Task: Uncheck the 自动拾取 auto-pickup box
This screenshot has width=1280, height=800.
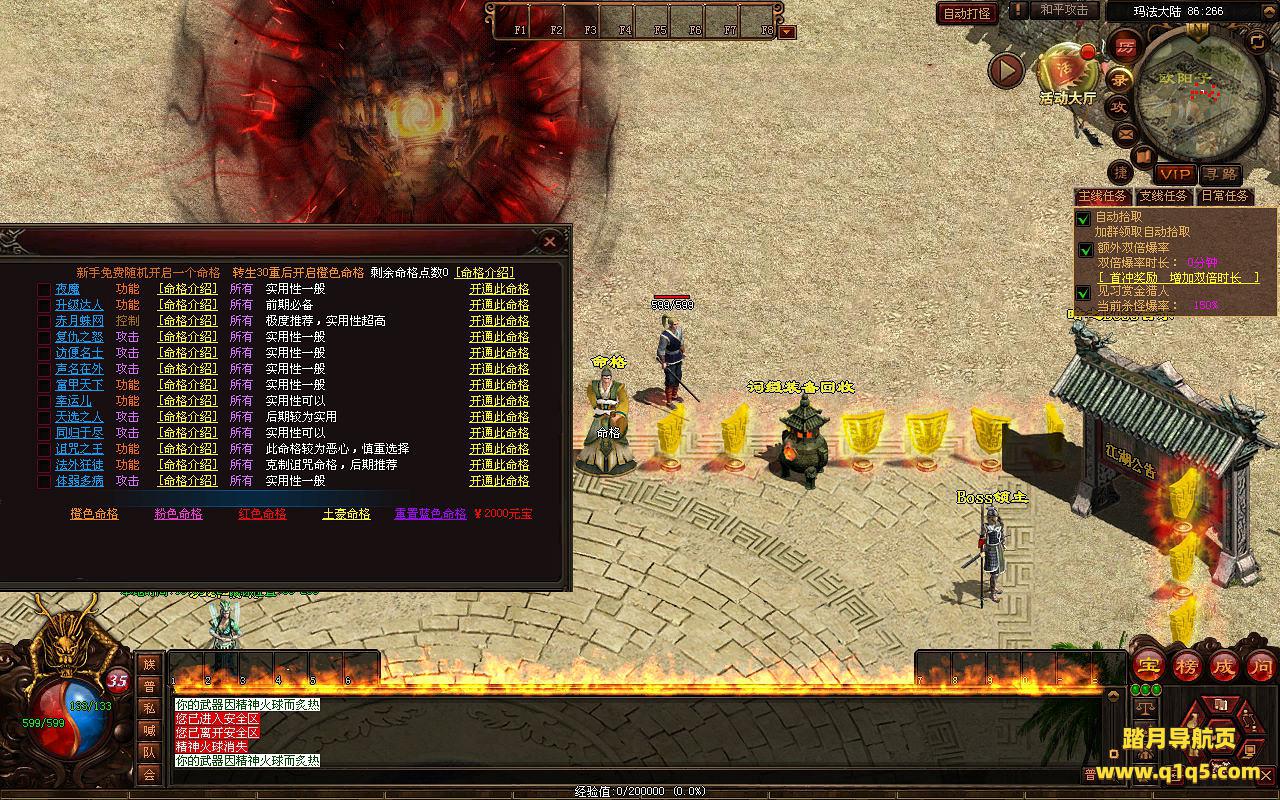Action: [x=1084, y=218]
